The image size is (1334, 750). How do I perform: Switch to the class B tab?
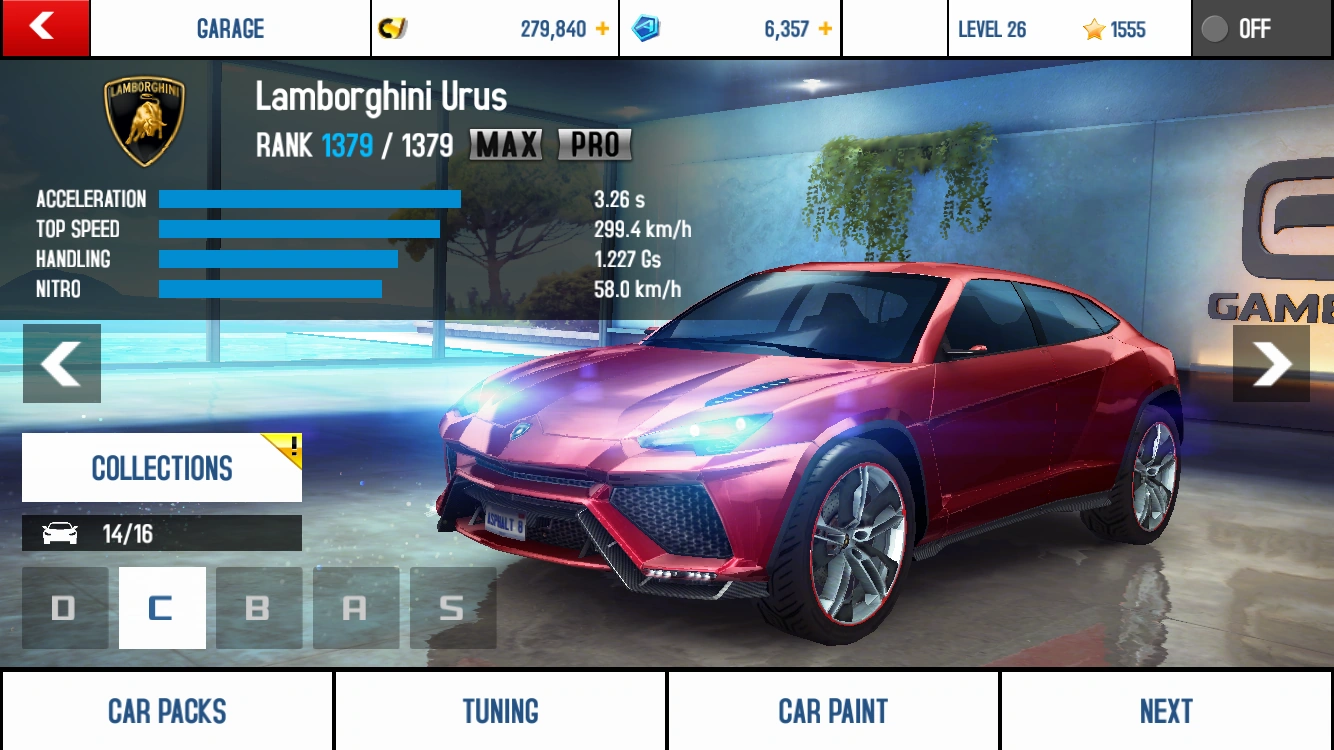tap(258, 607)
